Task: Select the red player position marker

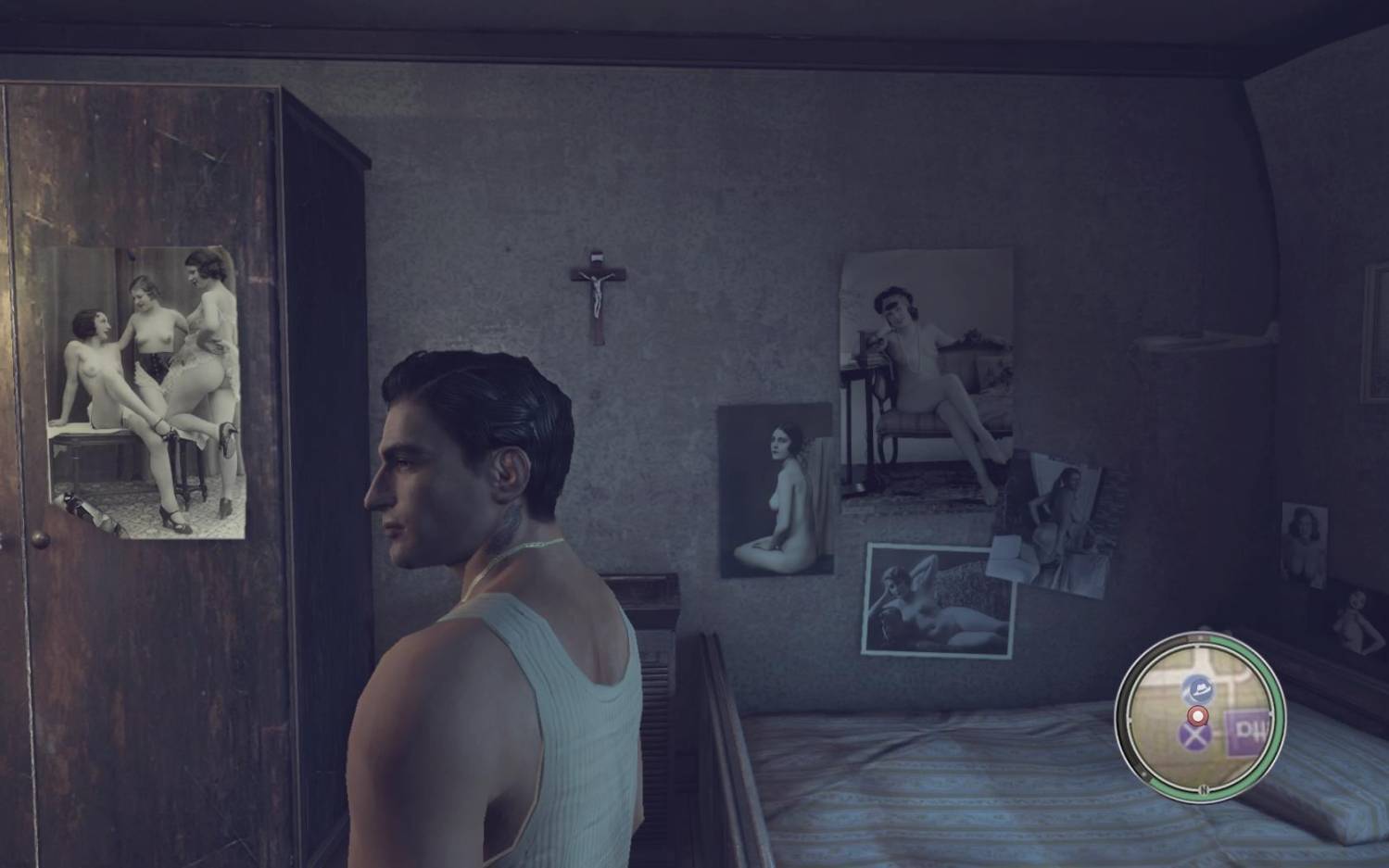Action: point(1197,715)
